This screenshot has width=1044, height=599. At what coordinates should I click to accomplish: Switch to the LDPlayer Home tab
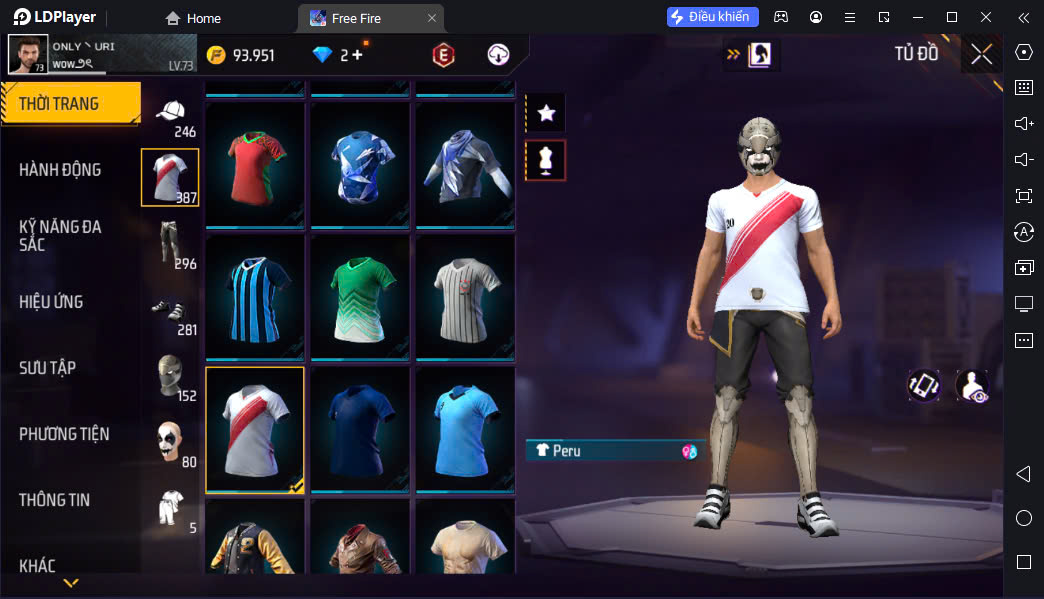pyautogui.click(x=194, y=18)
